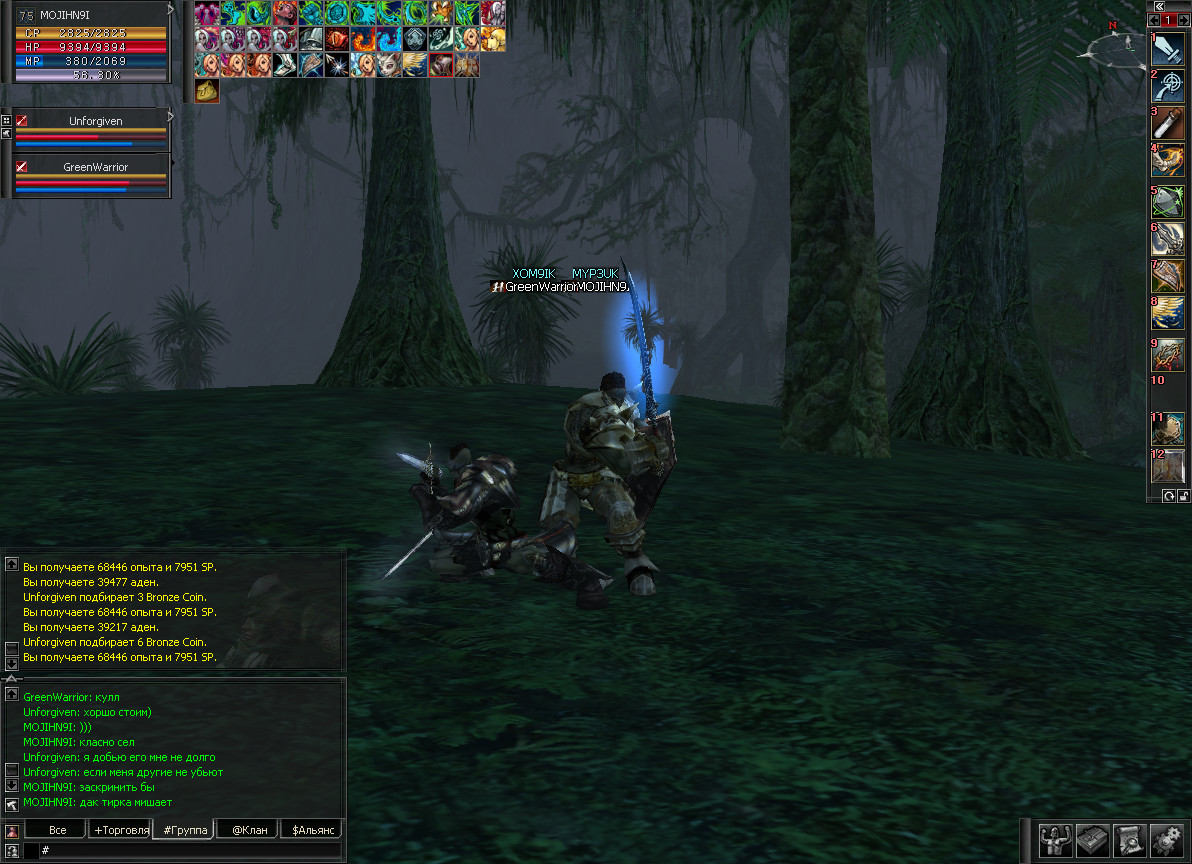The image size is (1192, 864).
Task: Open the character status window icon
Action: [x=1056, y=841]
